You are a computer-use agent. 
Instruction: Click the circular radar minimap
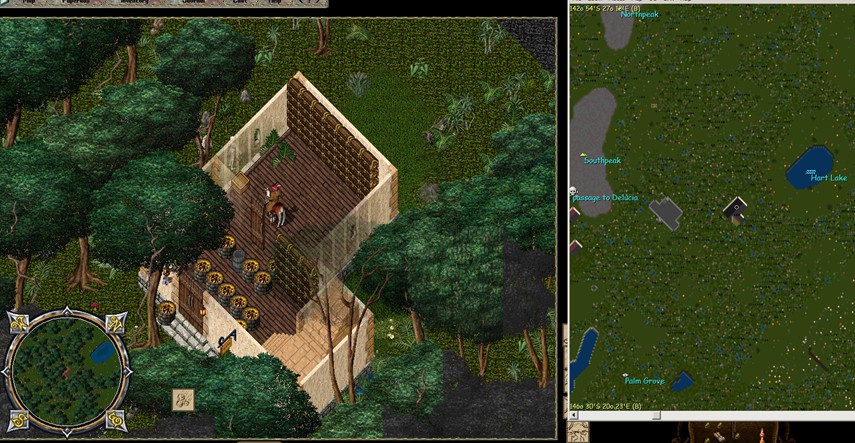67,368
